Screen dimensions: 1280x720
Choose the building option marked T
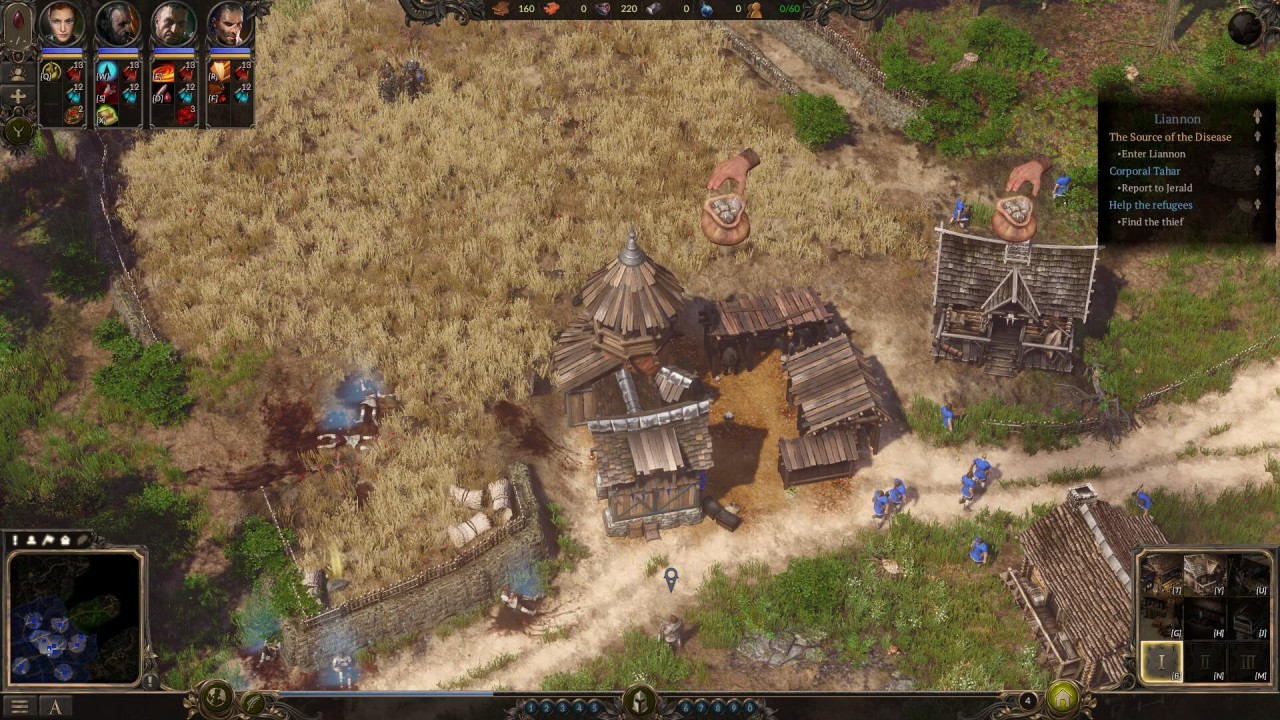click(x=1163, y=575)
